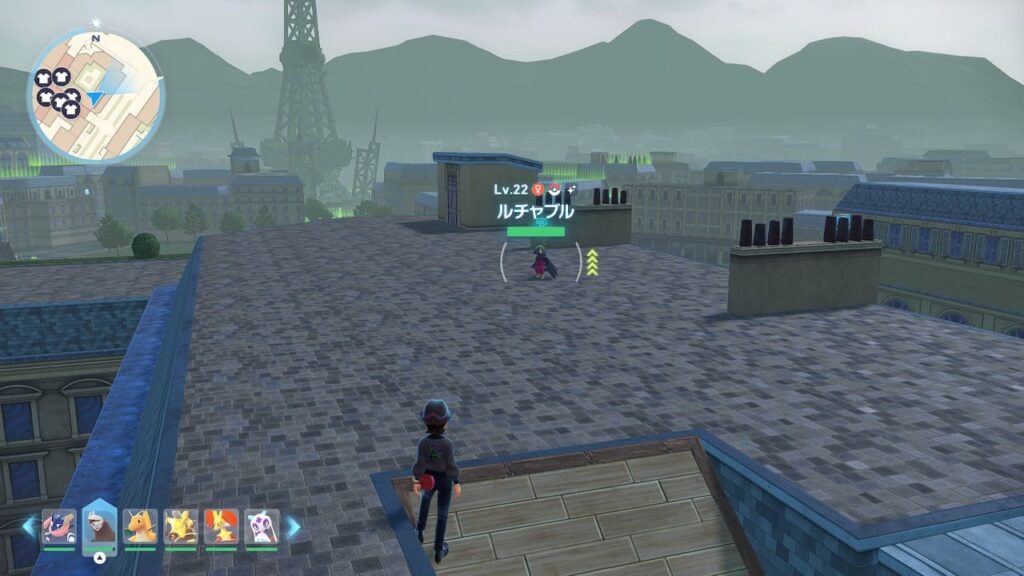Open the circular minimap
Image resolution: width=1024 pixels, height=576 pixels.
click(x=95, y=96)
